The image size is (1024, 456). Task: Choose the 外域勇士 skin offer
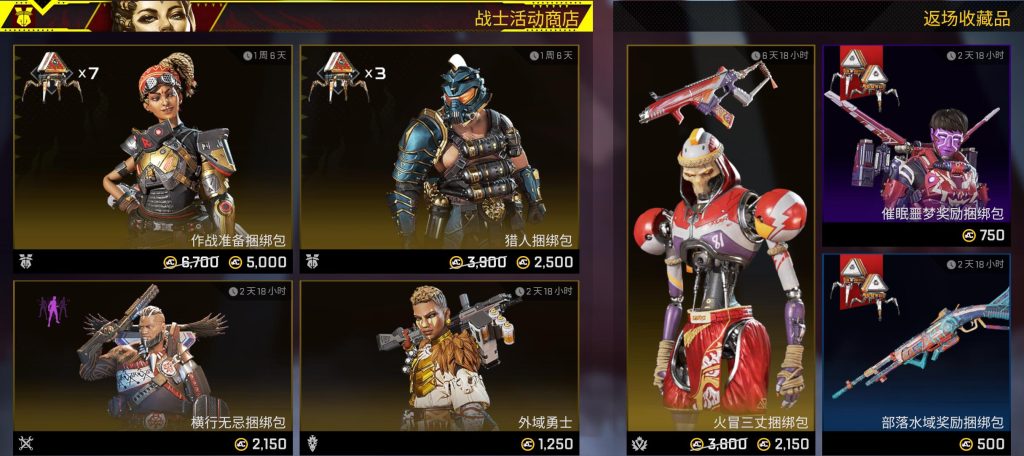[439, 360]
